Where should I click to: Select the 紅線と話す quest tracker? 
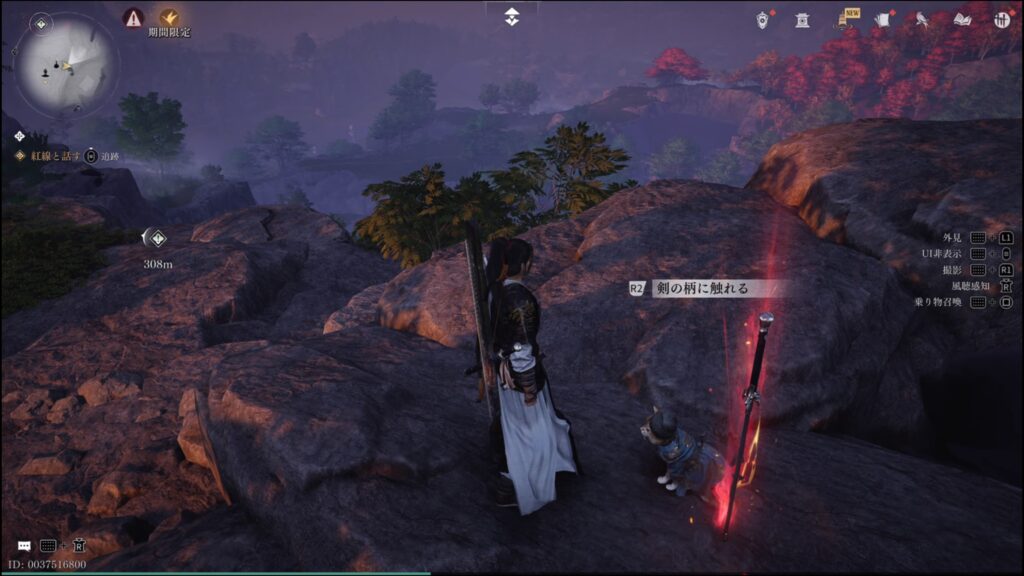pyautogui.click(x=52, y=156)
